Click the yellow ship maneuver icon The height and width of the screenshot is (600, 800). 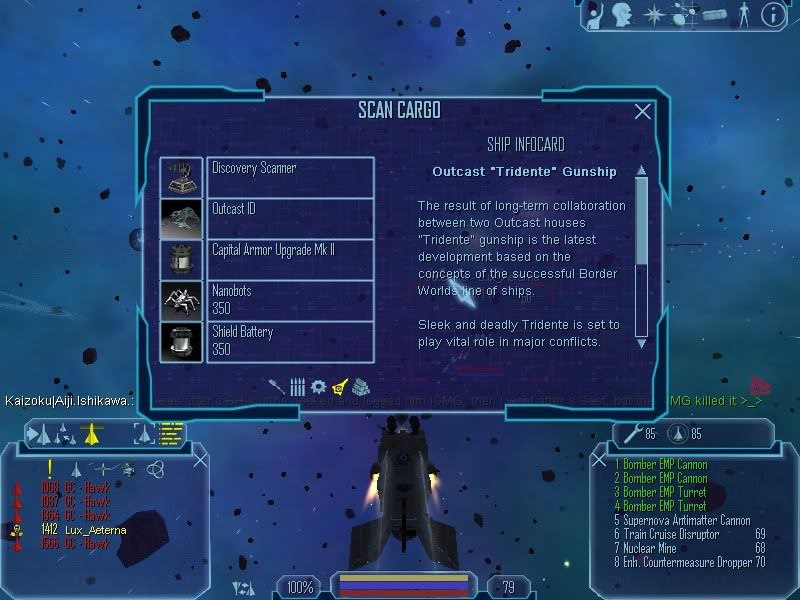pyautogui.click(x=92, y=433)
